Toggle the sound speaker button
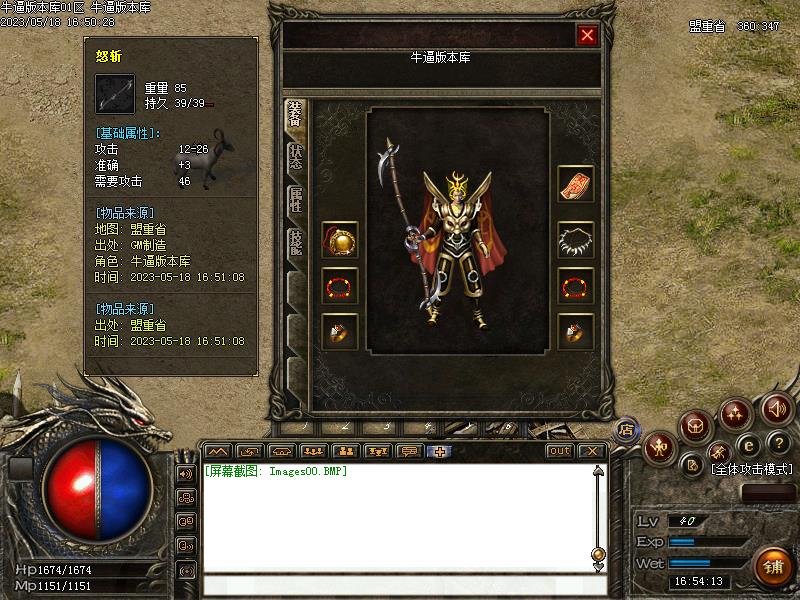 point(776,408)
